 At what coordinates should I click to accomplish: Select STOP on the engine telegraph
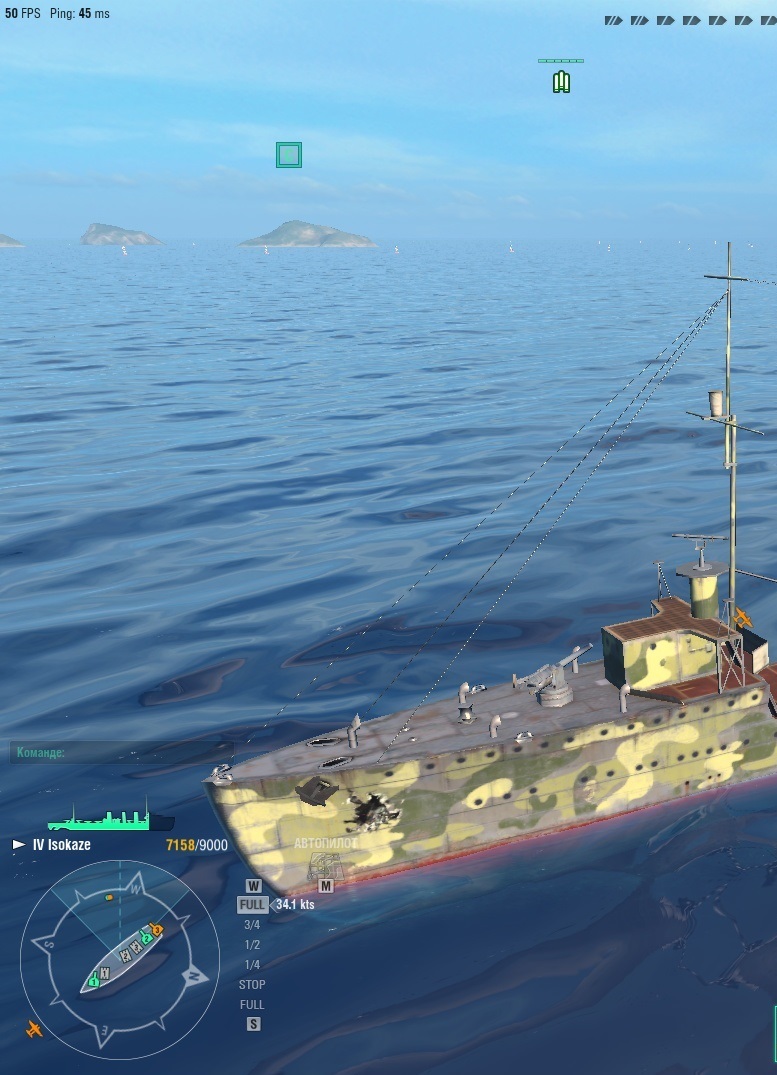click(252, 985)
